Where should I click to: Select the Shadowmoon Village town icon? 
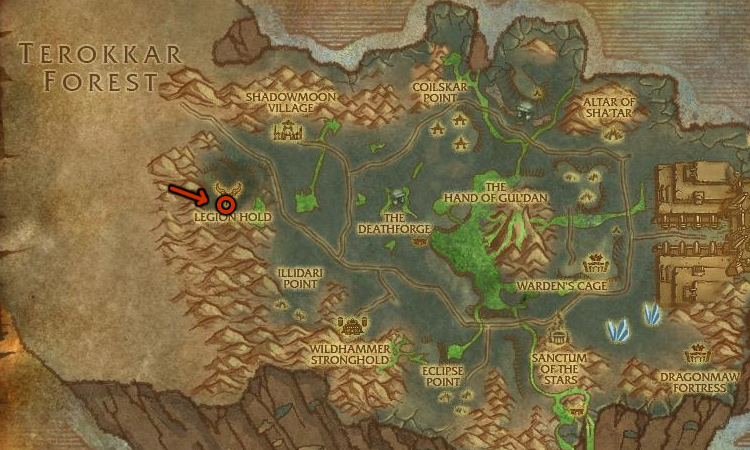pyautogui.click(x=291, y=130)
